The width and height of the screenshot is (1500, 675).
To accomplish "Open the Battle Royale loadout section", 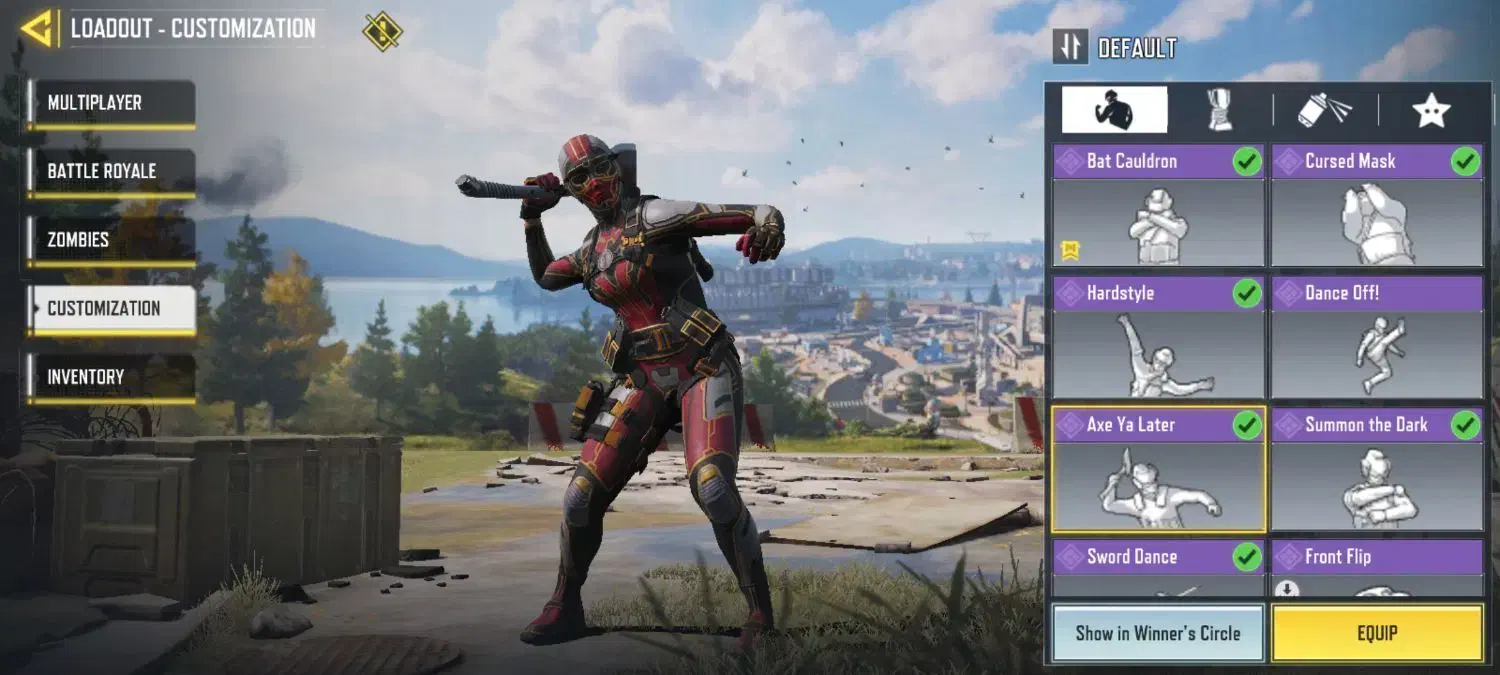I will click(x=110, y=171).
